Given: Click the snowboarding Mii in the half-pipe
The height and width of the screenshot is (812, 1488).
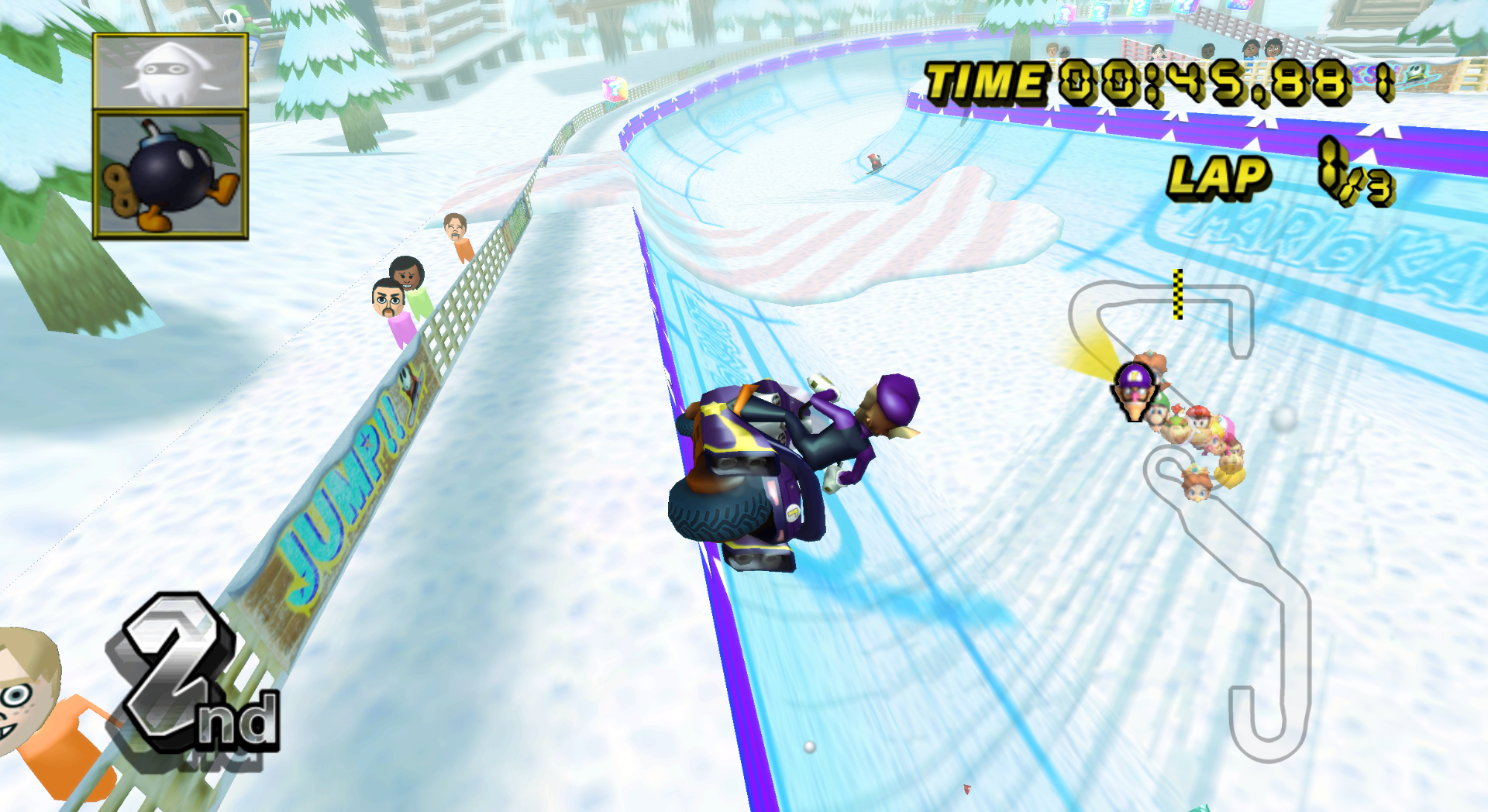Looking at the screenshot, I should coord(874,163).
